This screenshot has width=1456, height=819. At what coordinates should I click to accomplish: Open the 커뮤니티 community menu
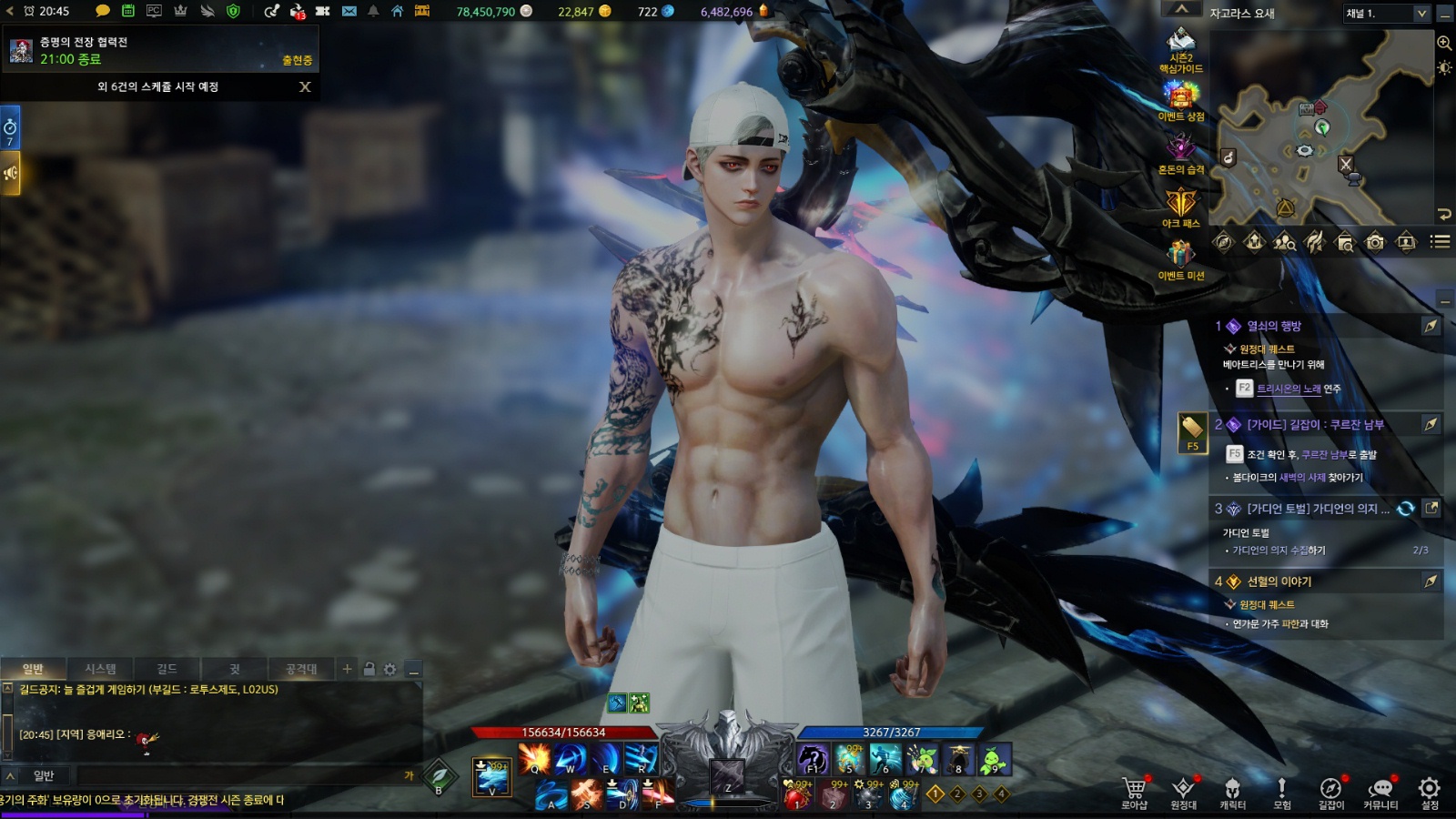click(x=1380, y=790)
